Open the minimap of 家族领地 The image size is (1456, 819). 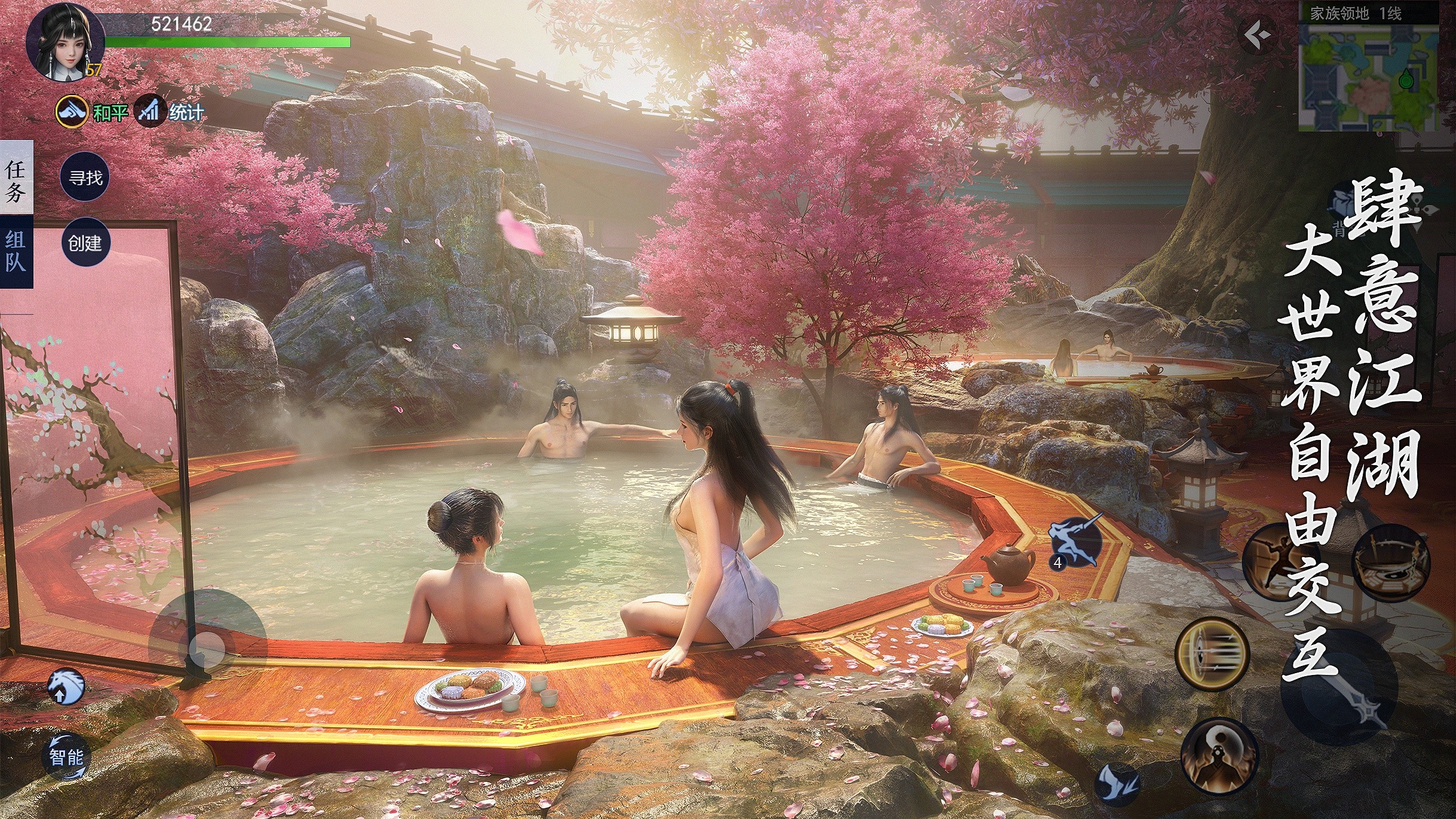click(1369, 77)
